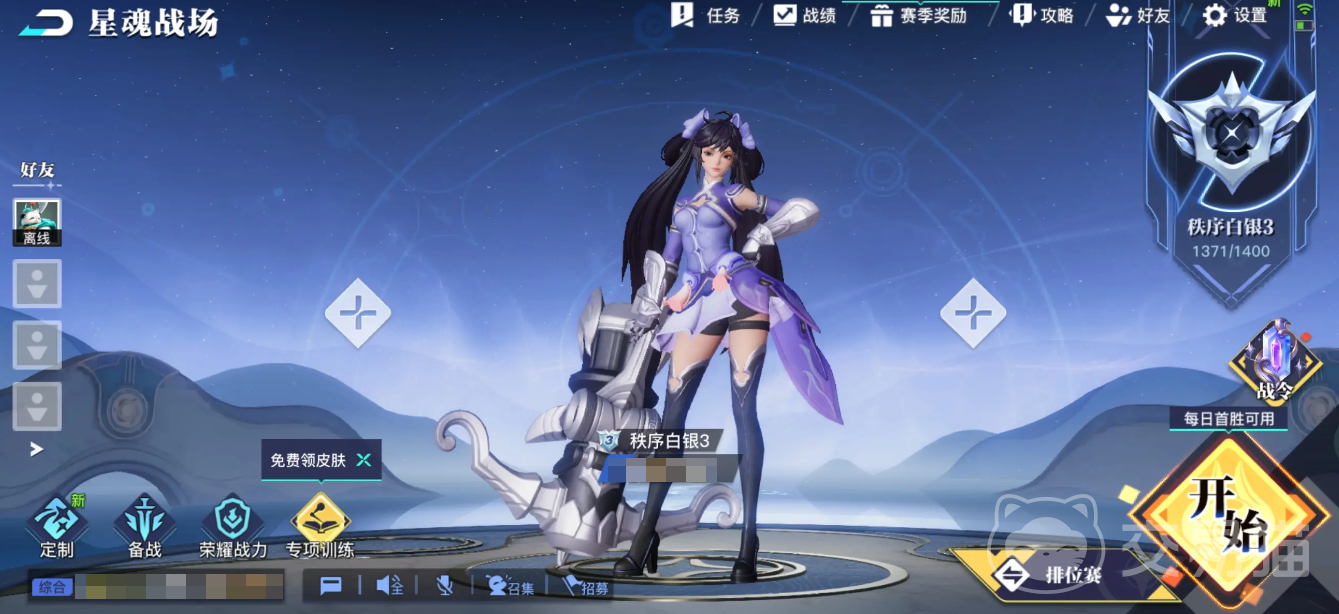Open the 设置 (Settings) menu
The width and height of the screenshot is (1339, 614).
tap(1234, 15)
